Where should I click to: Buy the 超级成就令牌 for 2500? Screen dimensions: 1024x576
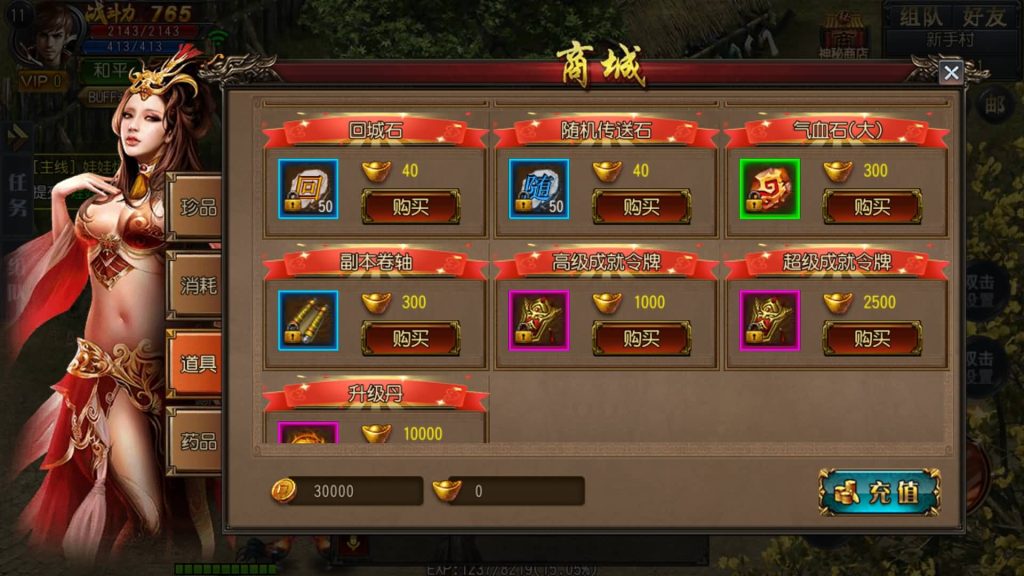(872, 339)
